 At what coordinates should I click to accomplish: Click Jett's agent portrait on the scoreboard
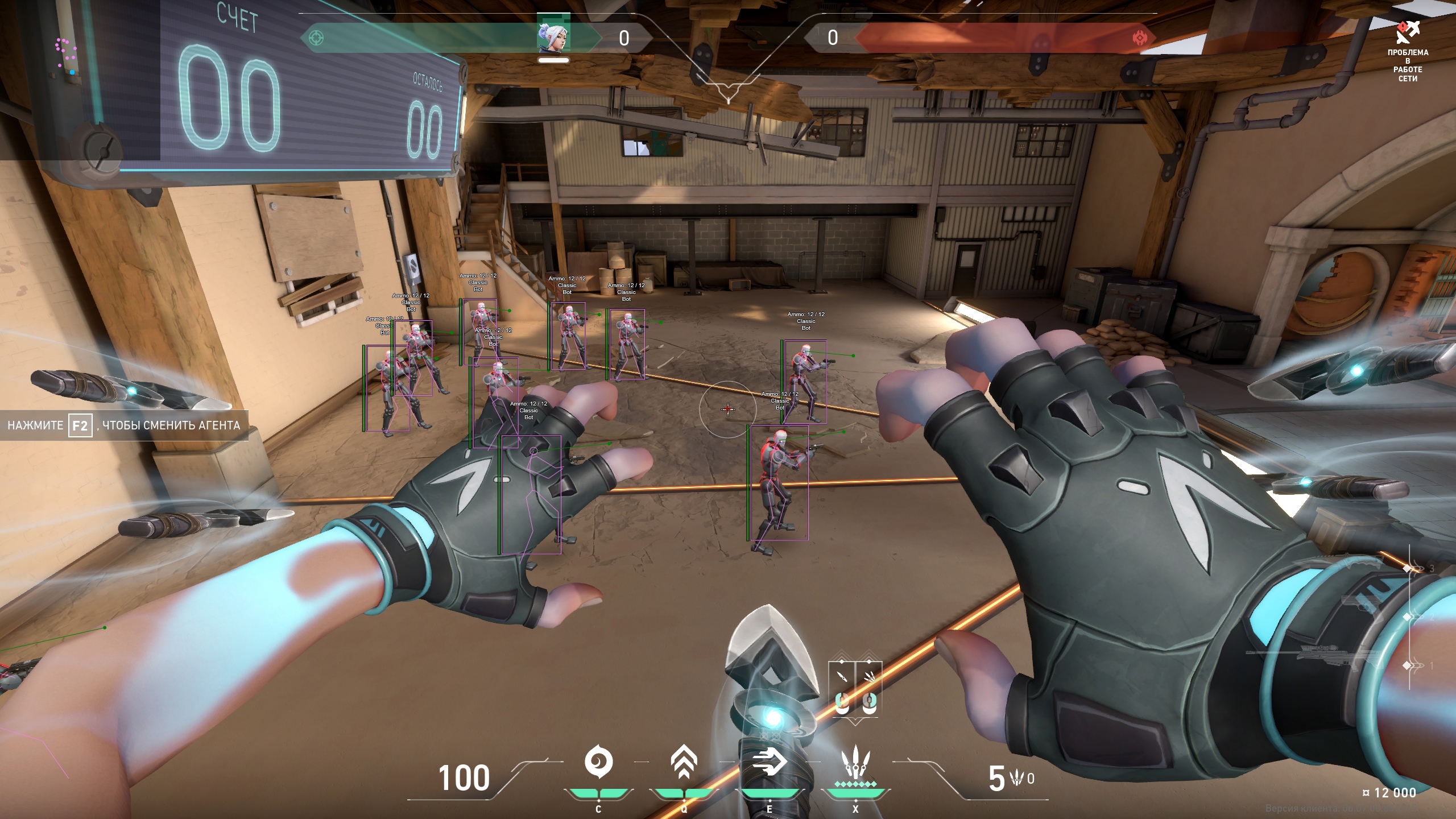coord(553,35)
